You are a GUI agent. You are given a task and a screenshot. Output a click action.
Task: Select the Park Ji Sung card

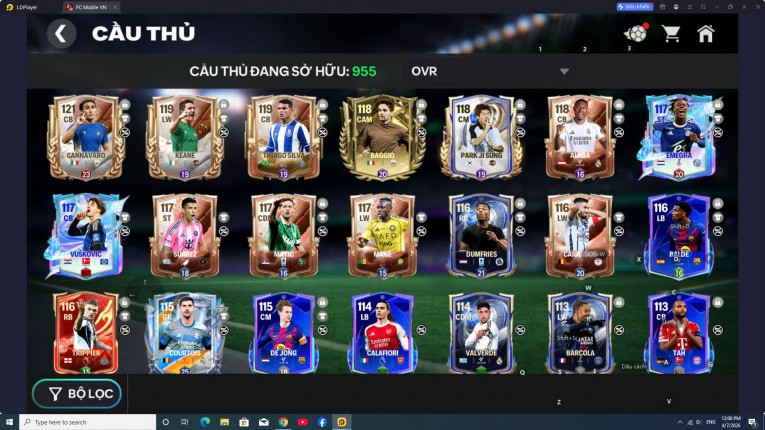[481, 137]
